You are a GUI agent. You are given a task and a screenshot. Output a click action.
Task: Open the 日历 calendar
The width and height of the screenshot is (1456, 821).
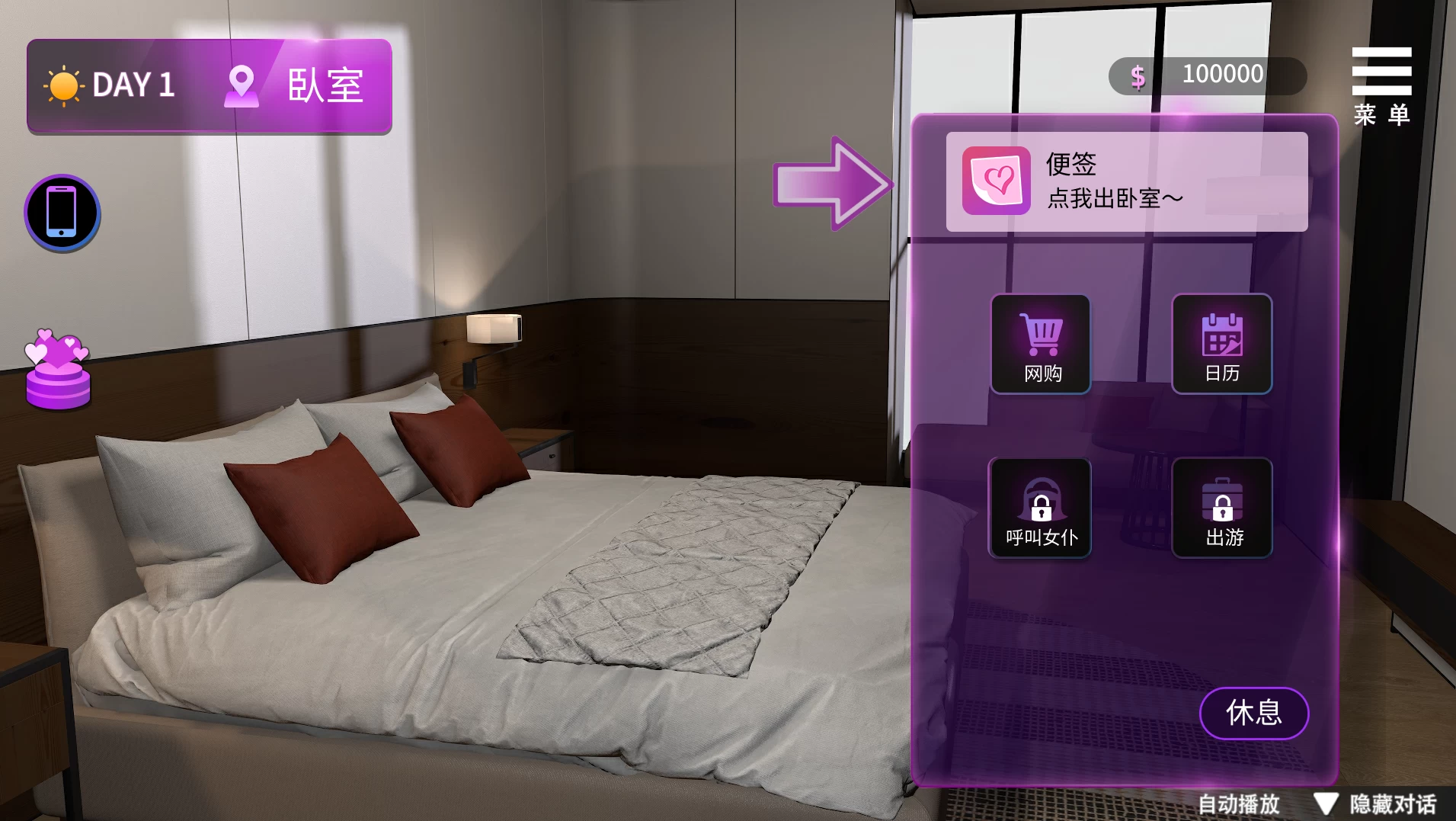tap(1221, 345)
